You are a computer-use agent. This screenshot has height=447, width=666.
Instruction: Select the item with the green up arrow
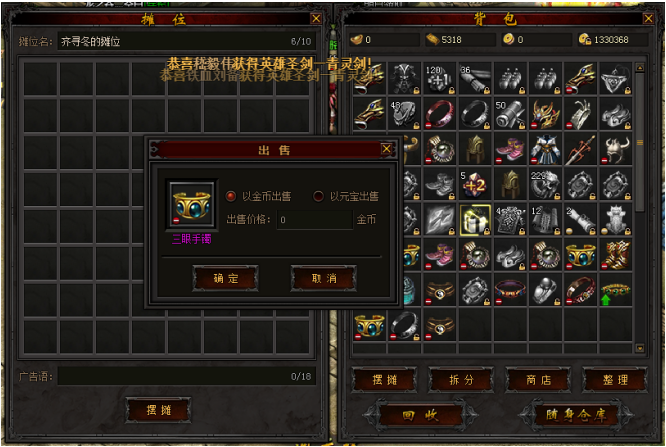615,289
